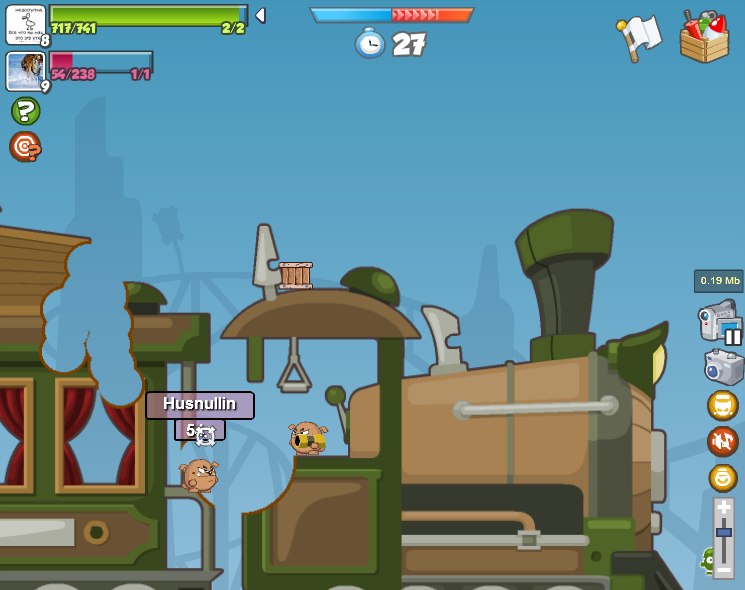Click the yellow smiley emote button

click(722, 477)
